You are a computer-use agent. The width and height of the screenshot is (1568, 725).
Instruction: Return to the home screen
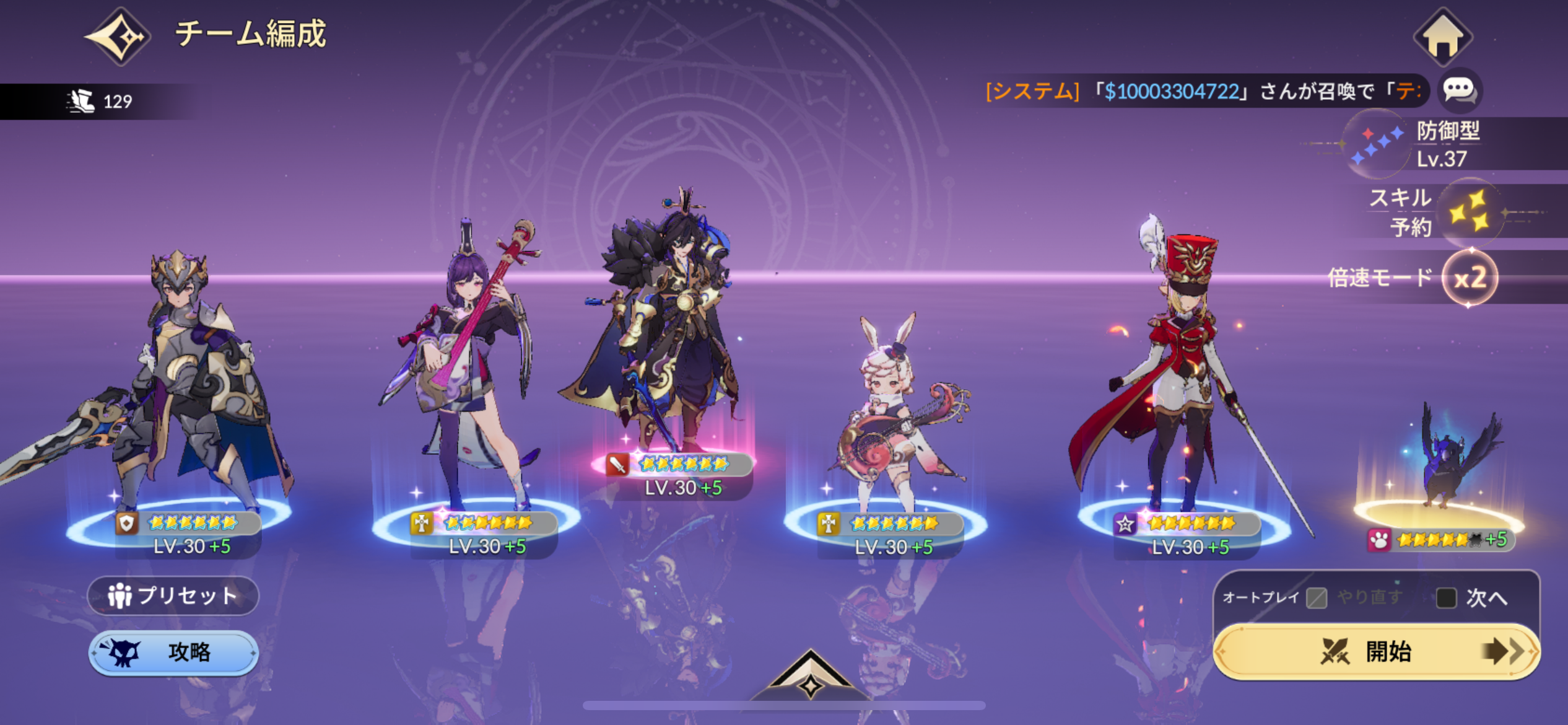[1442, 37]
